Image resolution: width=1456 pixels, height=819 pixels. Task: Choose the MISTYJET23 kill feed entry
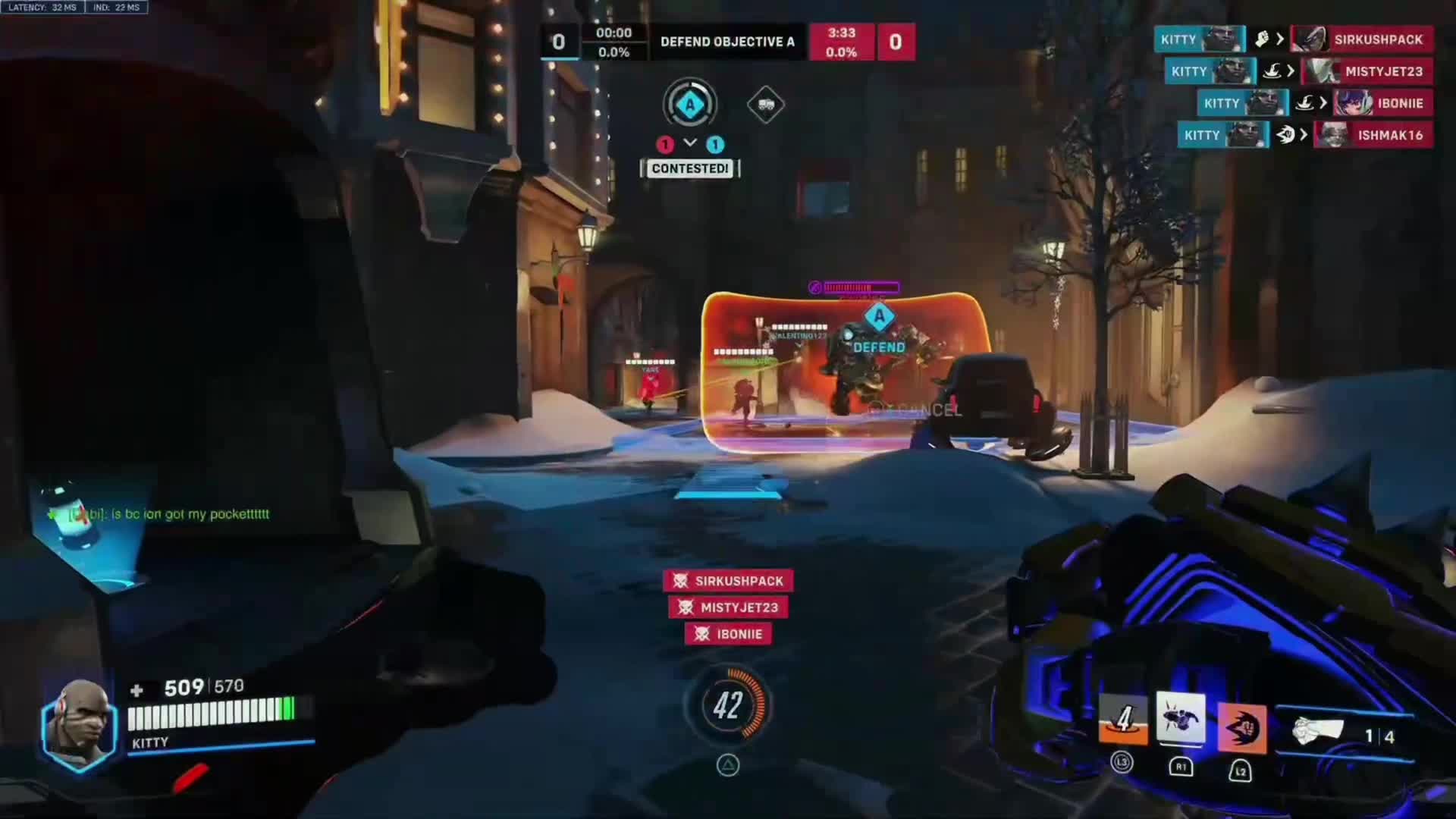point(1298,71)
